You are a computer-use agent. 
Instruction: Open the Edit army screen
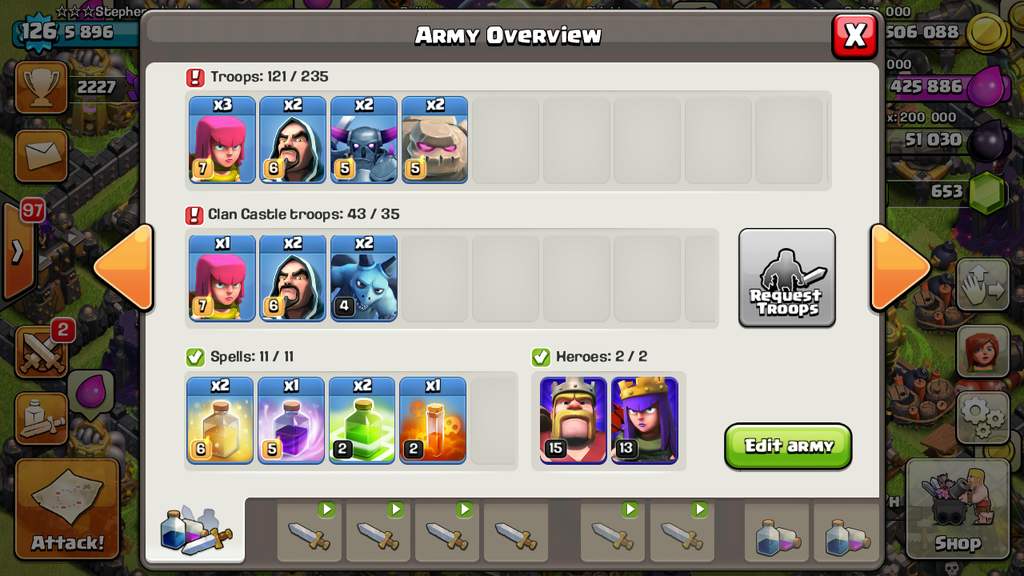click(x=788, y=446)
